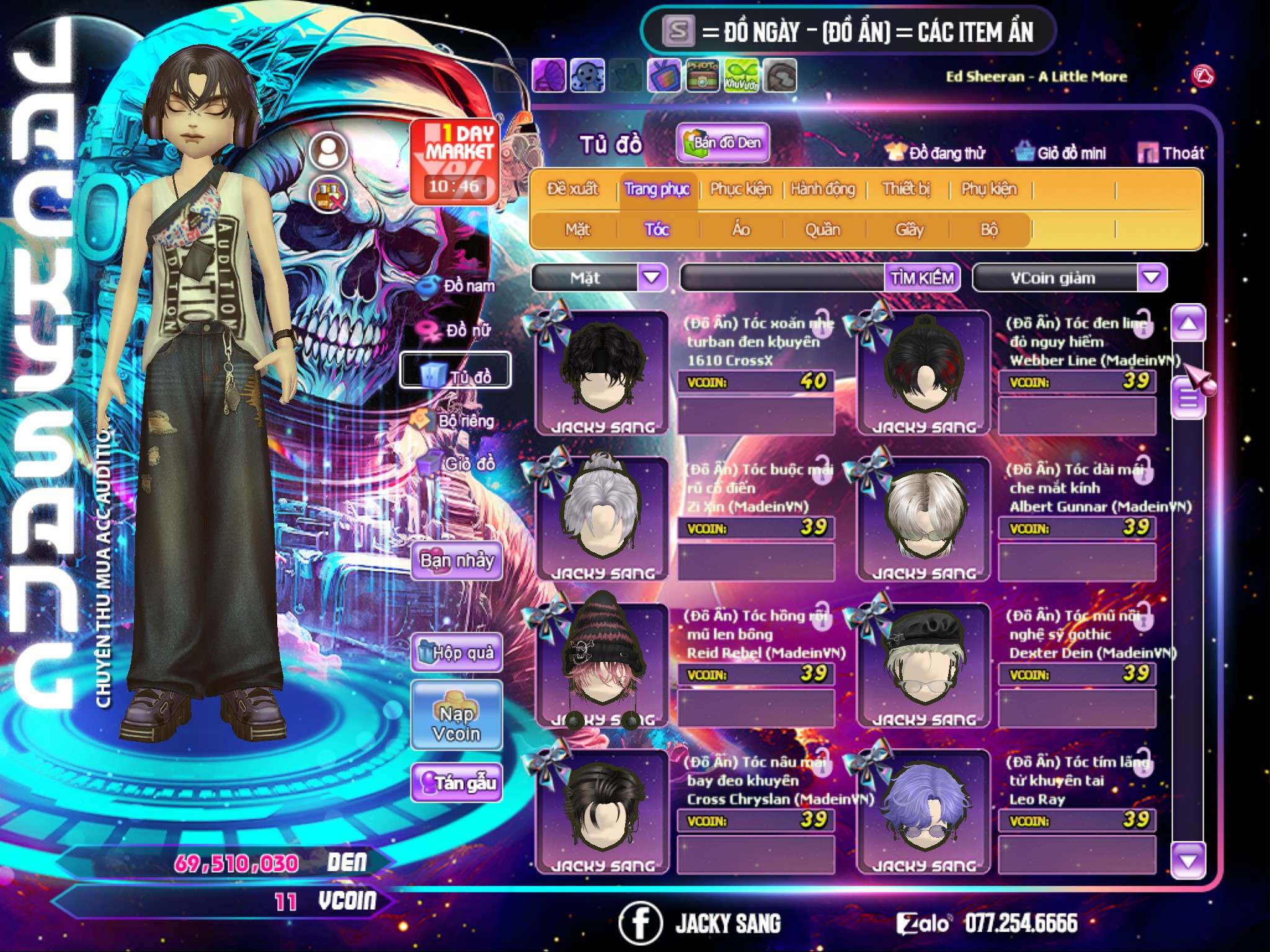Open the Nạp Vcoin top-up
1270x952 pixels.
[456, 723]
